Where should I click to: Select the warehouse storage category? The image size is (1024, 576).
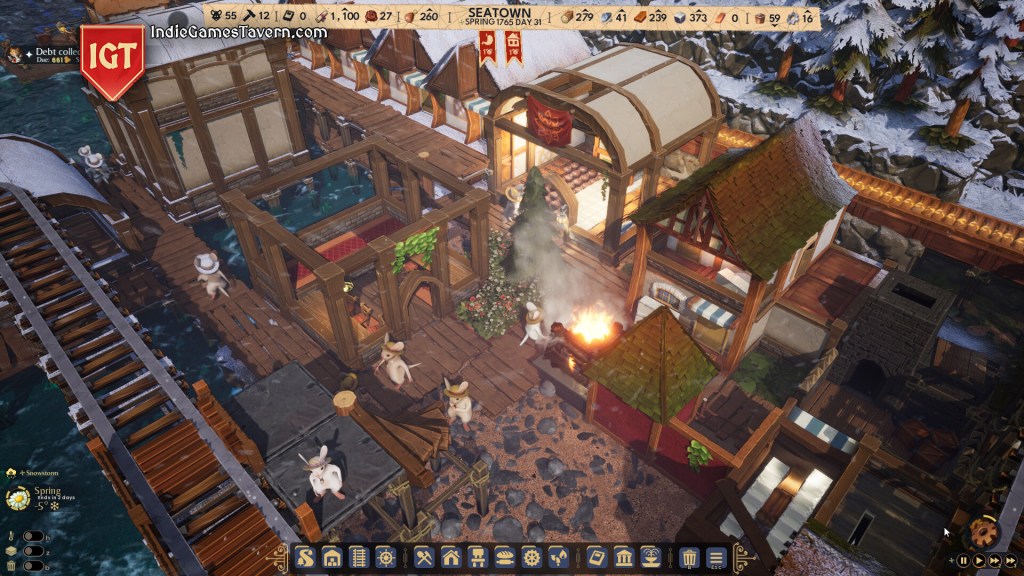pyautogui.click(x=332, y=557)
